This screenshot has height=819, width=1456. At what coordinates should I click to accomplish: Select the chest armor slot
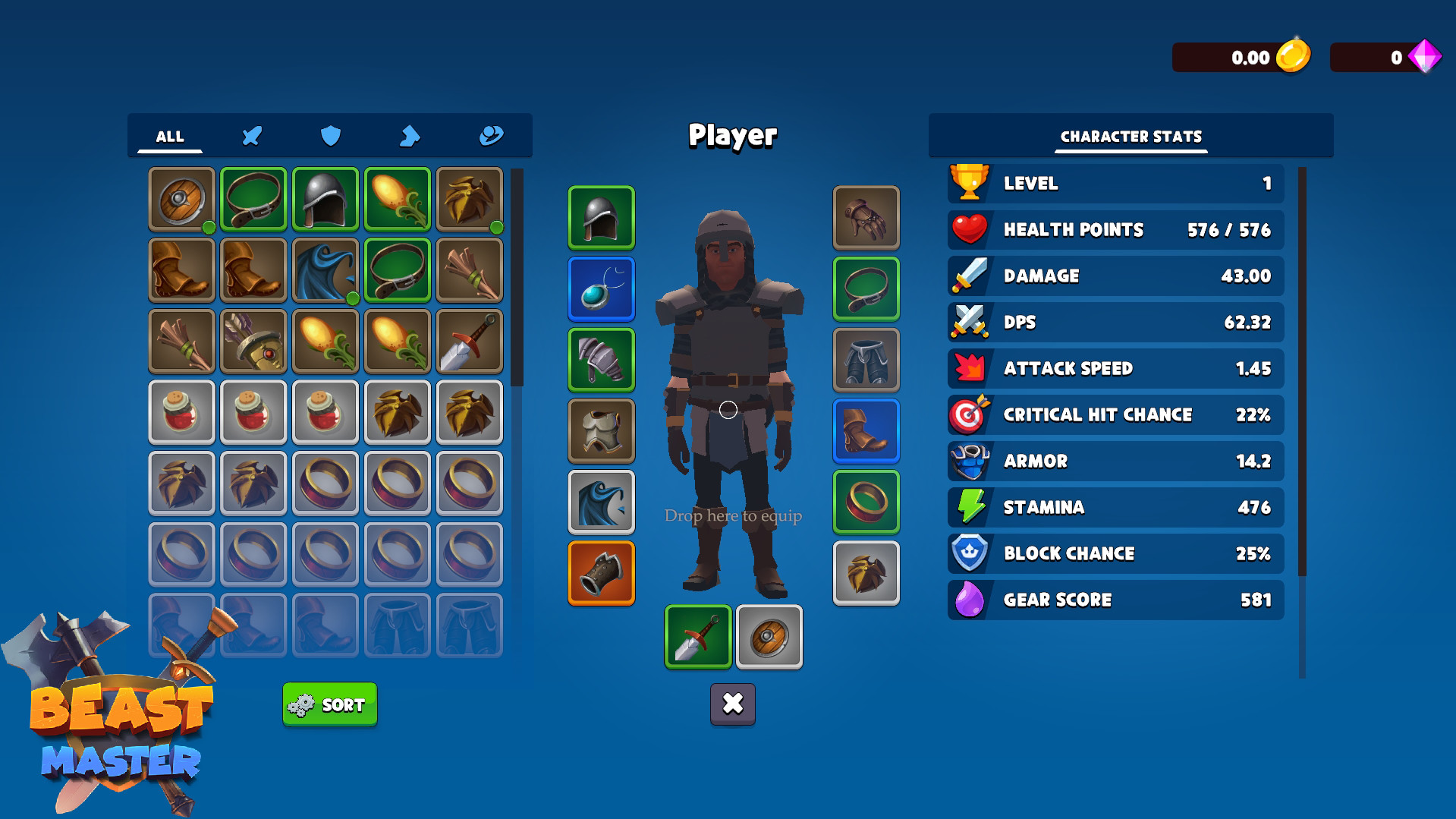[x=600, y=430]
